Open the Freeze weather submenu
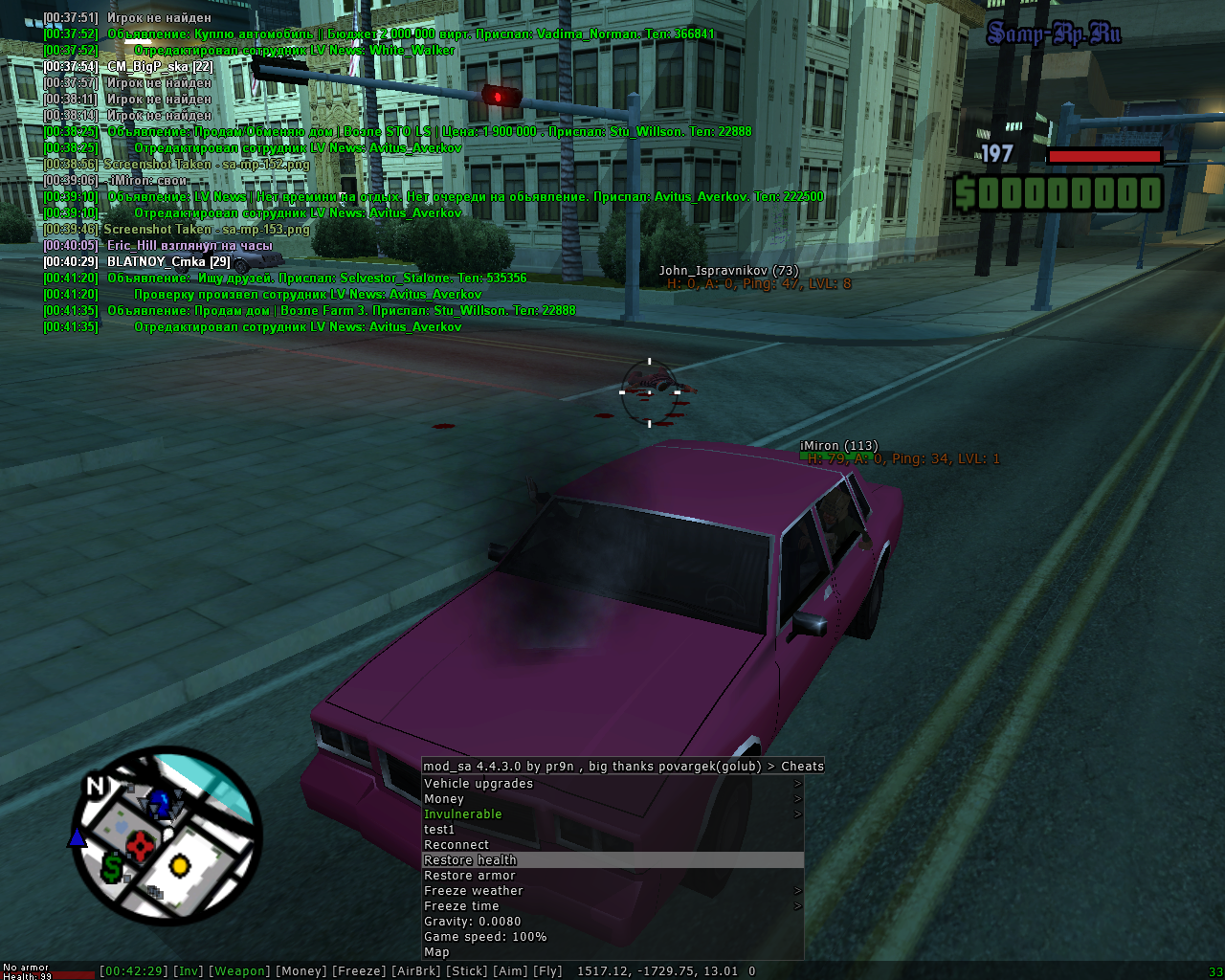 (x=612, y=891)
